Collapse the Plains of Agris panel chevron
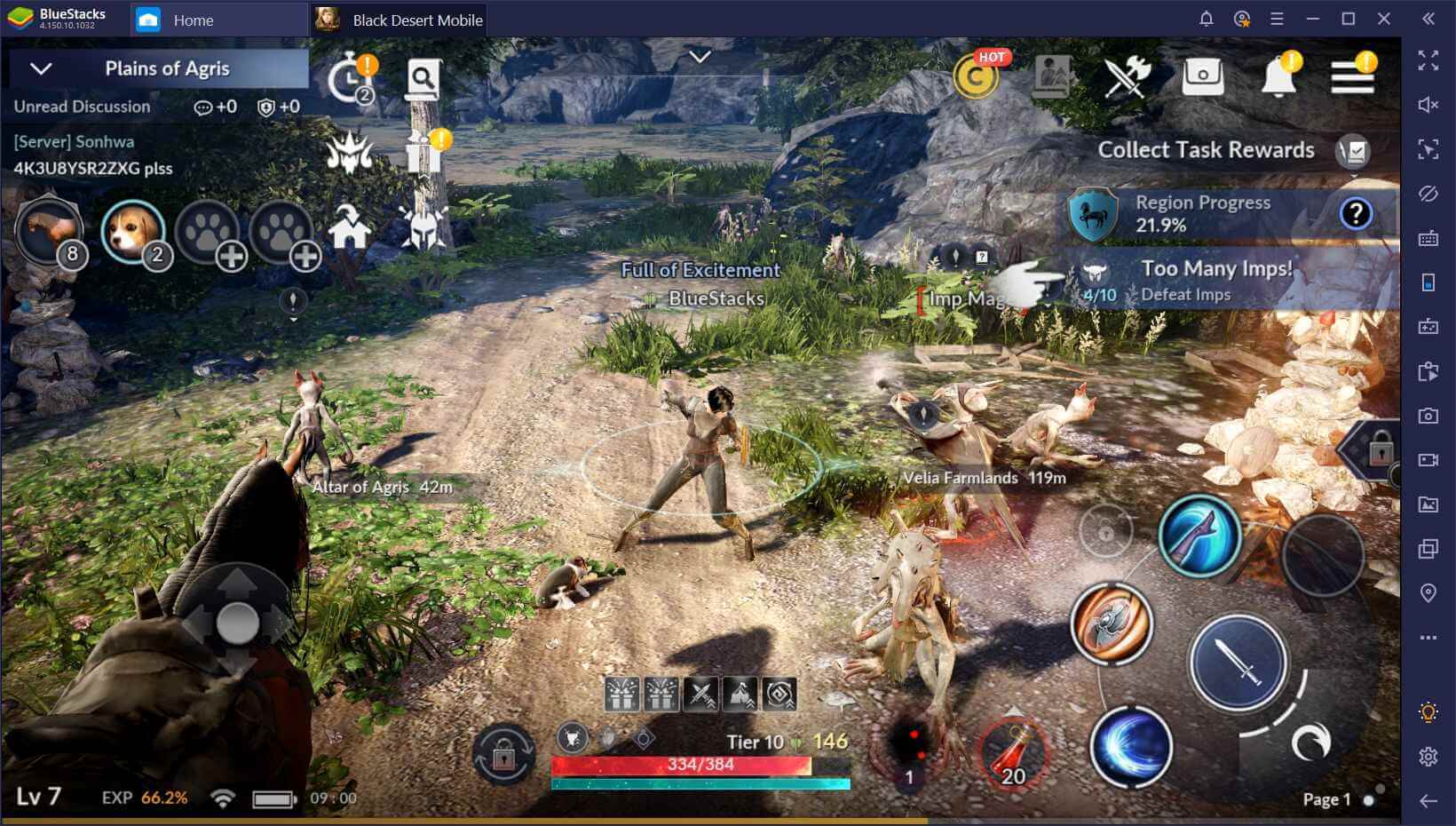The height and width of the screenshot is (826, 1456). tap(39, 68)
